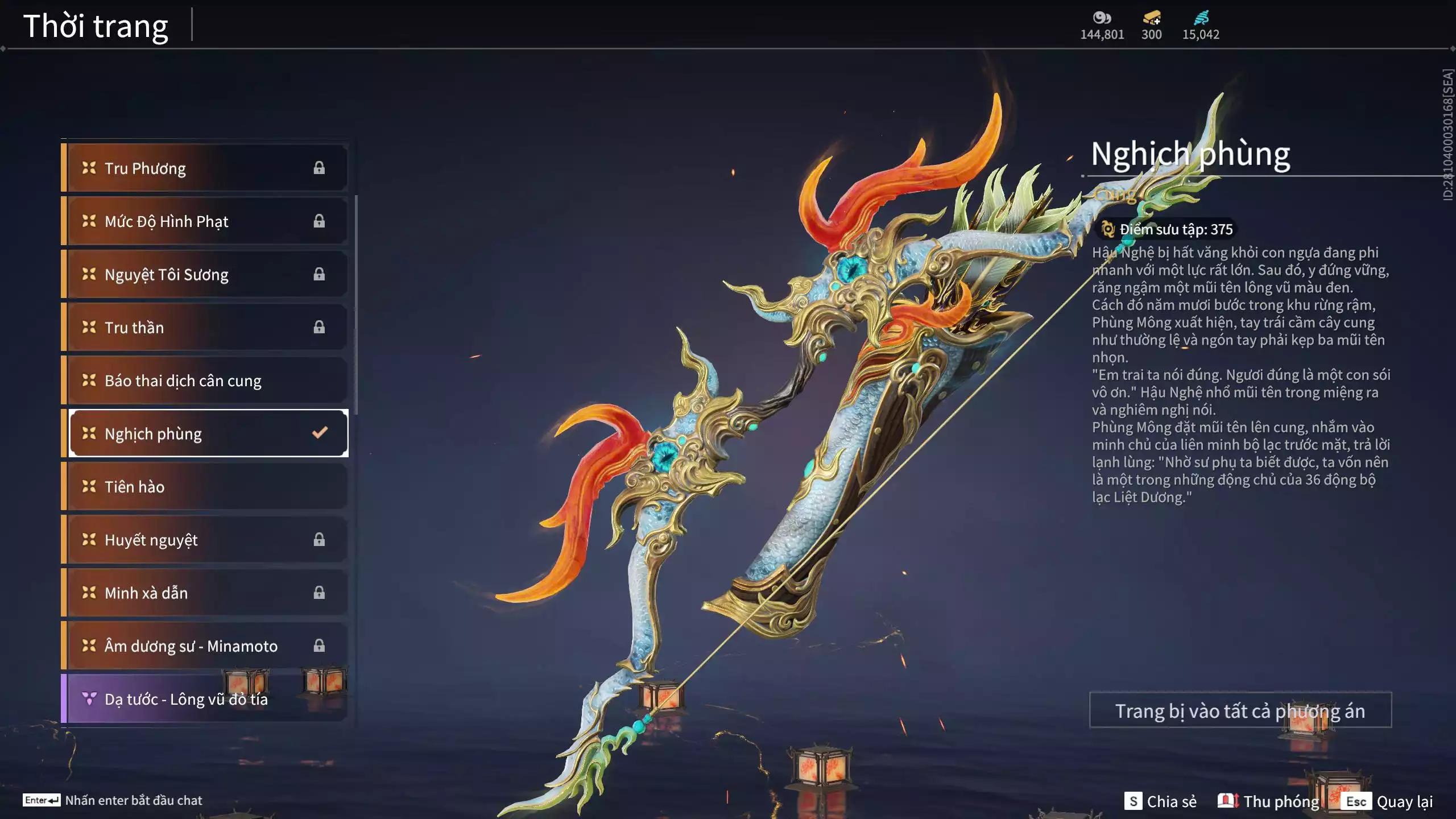This screenshot has width=1456, height=819.
Task: Click the lock icon beside Huyết nguyệt
Action: [320, 539]
